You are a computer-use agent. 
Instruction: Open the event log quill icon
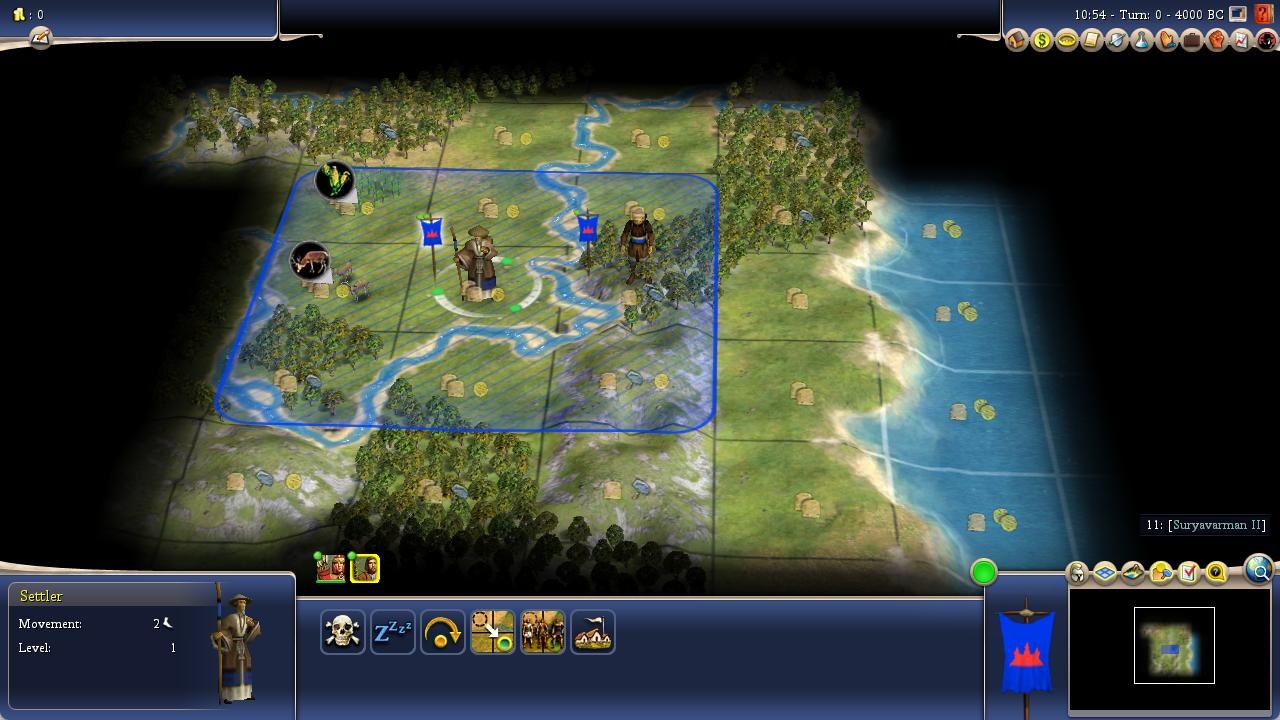[40, 38]
